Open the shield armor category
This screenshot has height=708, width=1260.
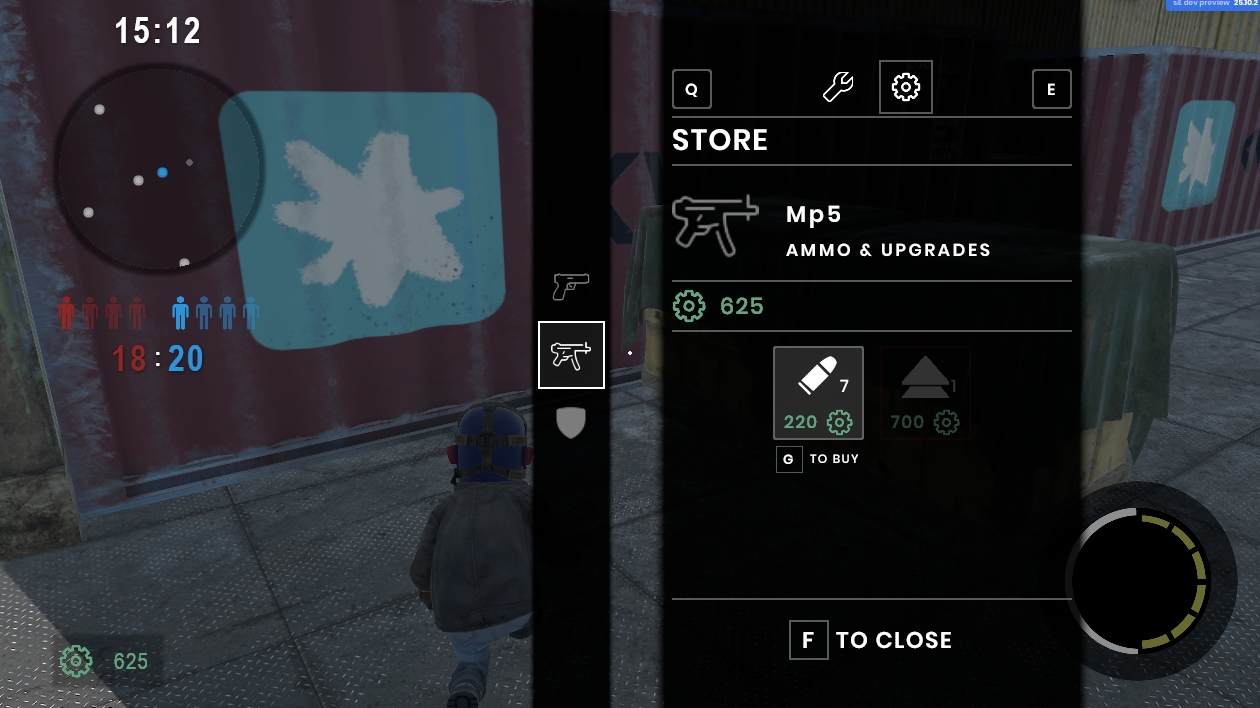(570, 423)
